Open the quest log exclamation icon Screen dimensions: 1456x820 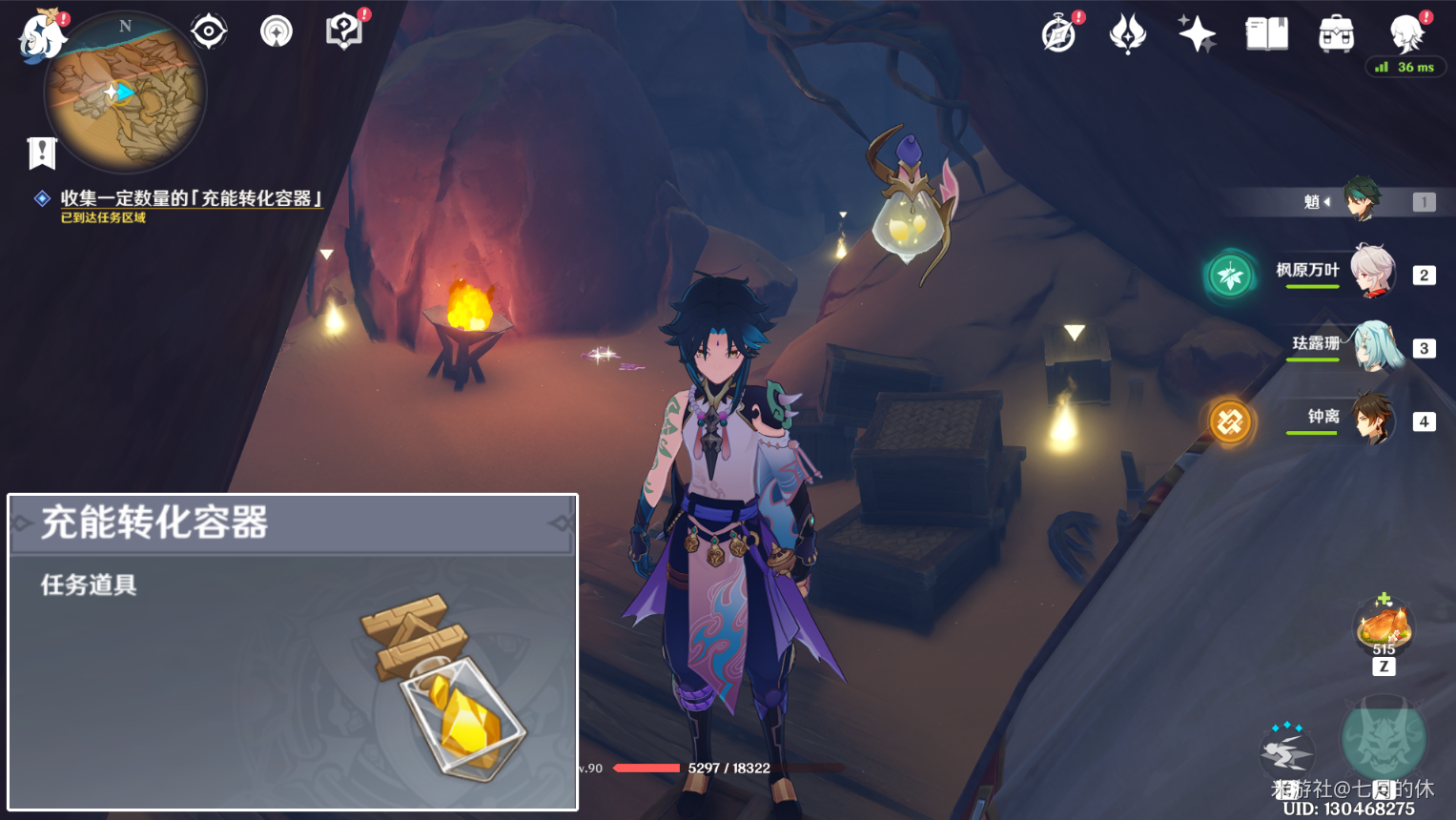tap(42, 153)
